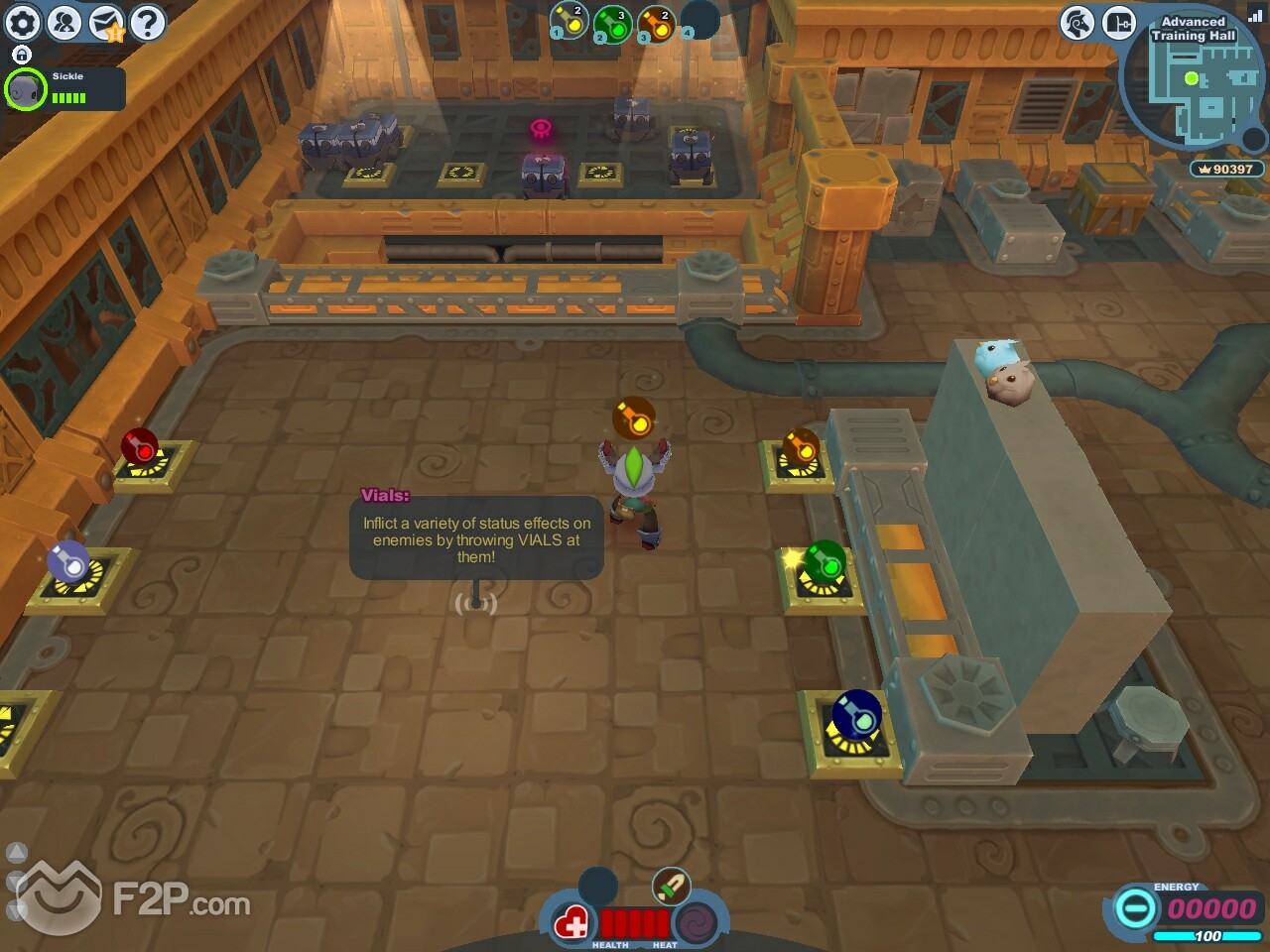Select the Sickle player portrait

26,90
